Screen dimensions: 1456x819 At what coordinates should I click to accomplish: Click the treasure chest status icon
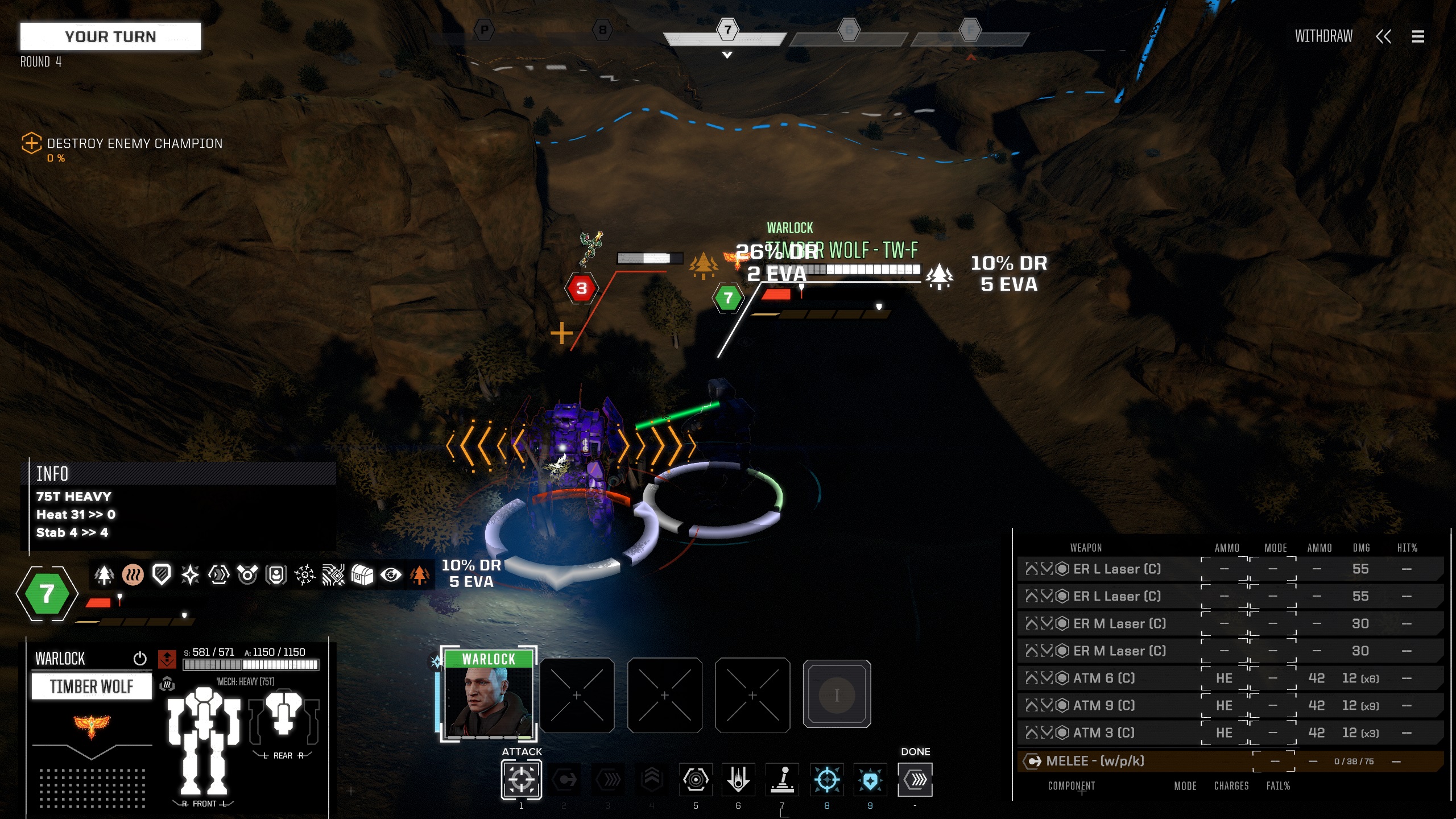[x=362, y=575]
